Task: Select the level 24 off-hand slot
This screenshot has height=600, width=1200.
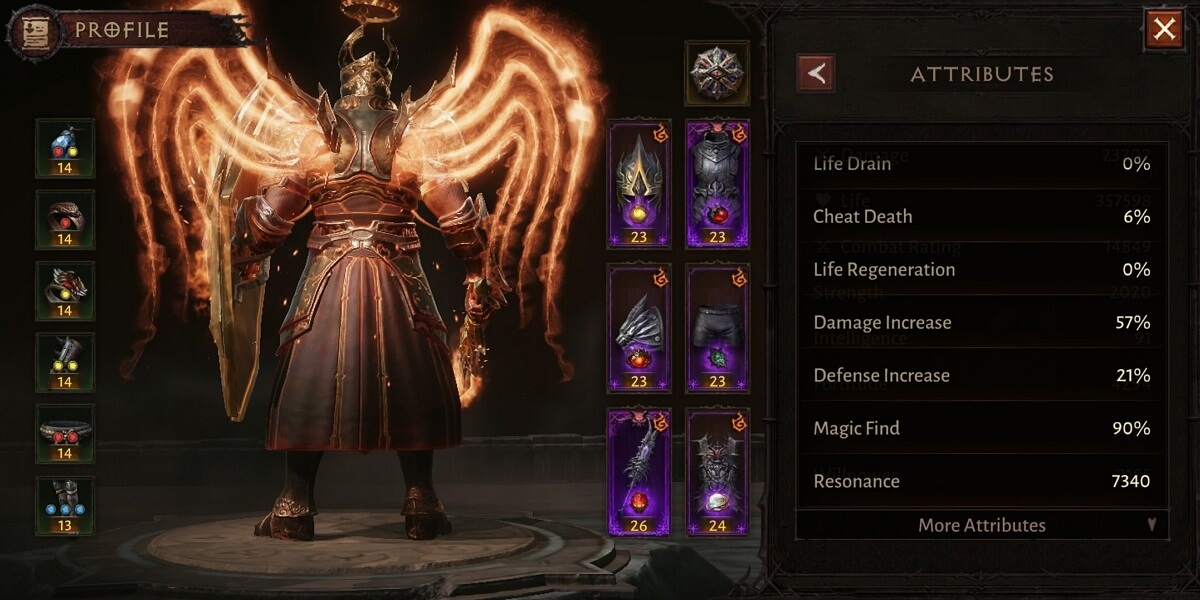Action: click(x=718, y=471)
